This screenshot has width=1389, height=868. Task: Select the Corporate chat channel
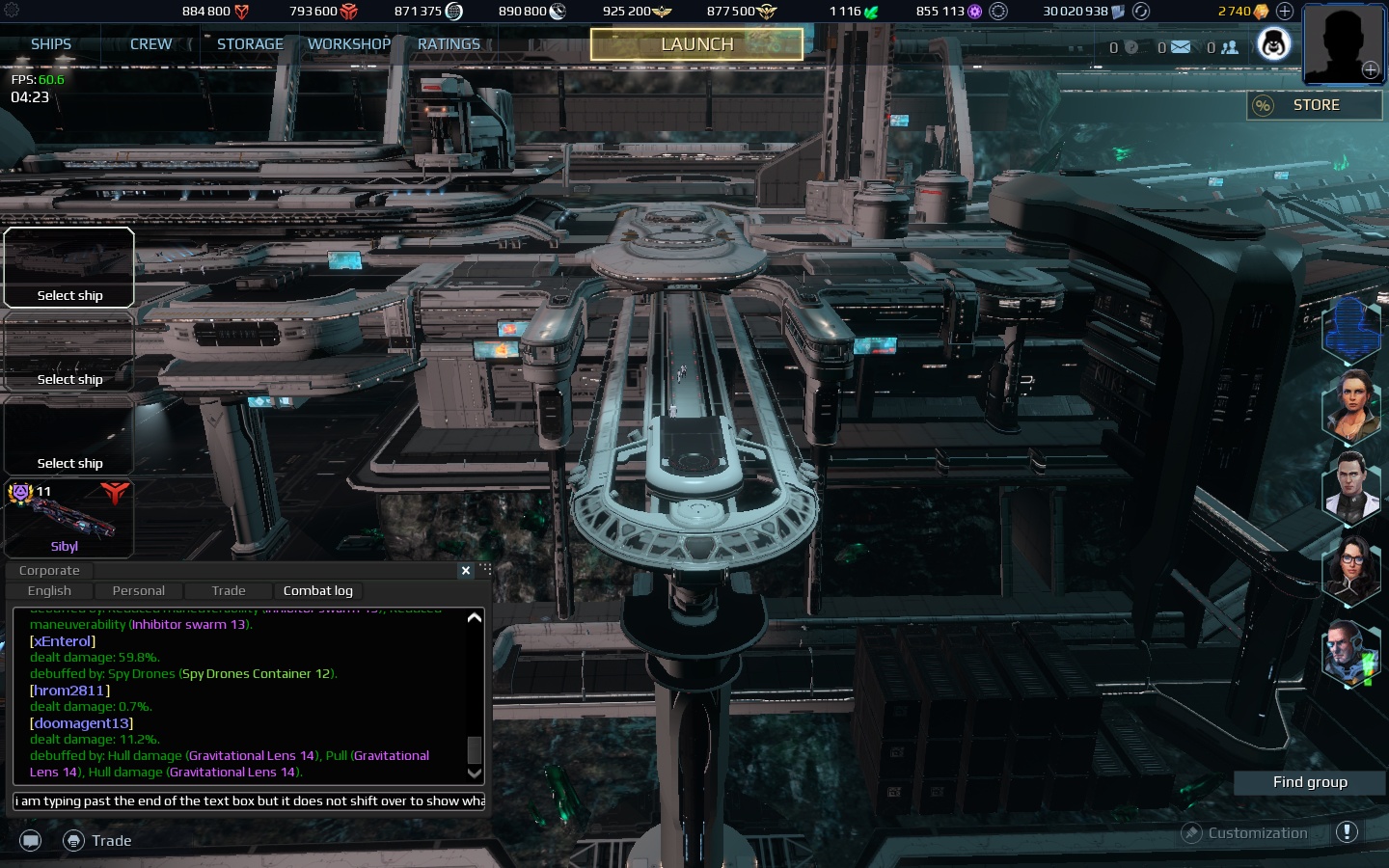[49, 570]
